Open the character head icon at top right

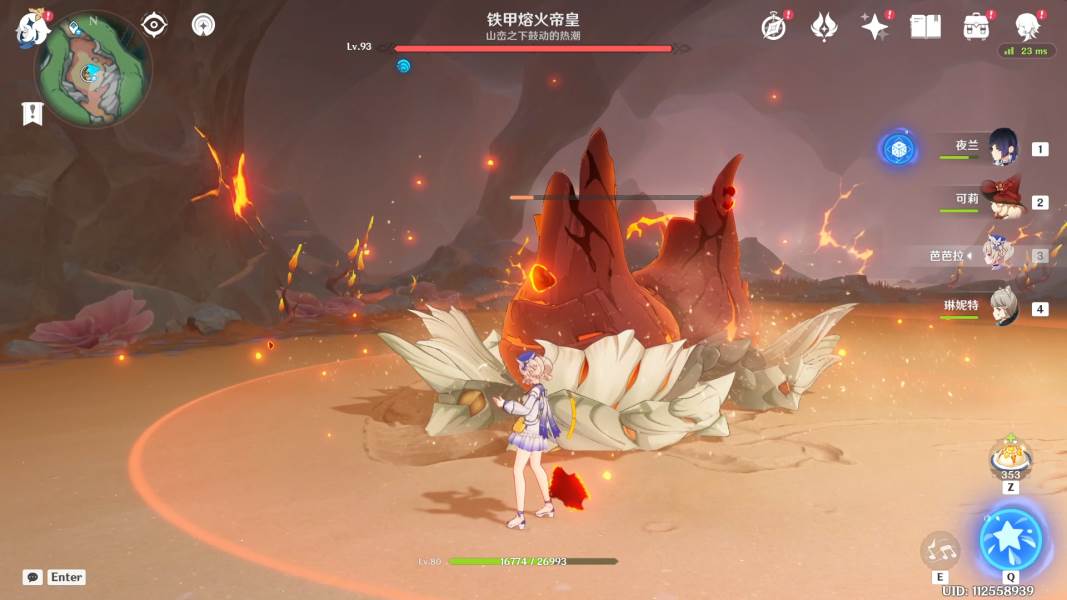click(1027, 25)
